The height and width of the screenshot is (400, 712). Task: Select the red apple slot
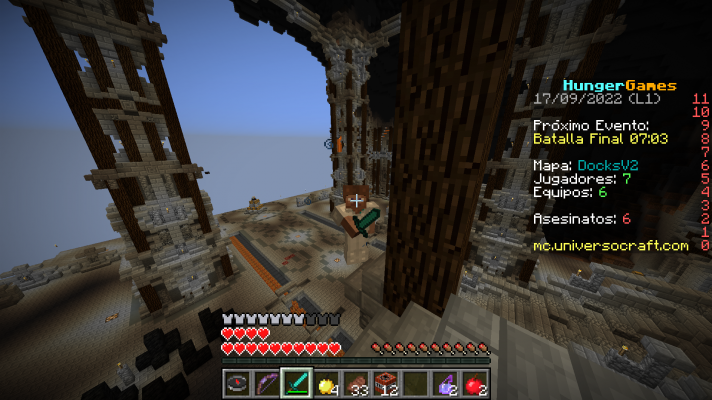474,382
